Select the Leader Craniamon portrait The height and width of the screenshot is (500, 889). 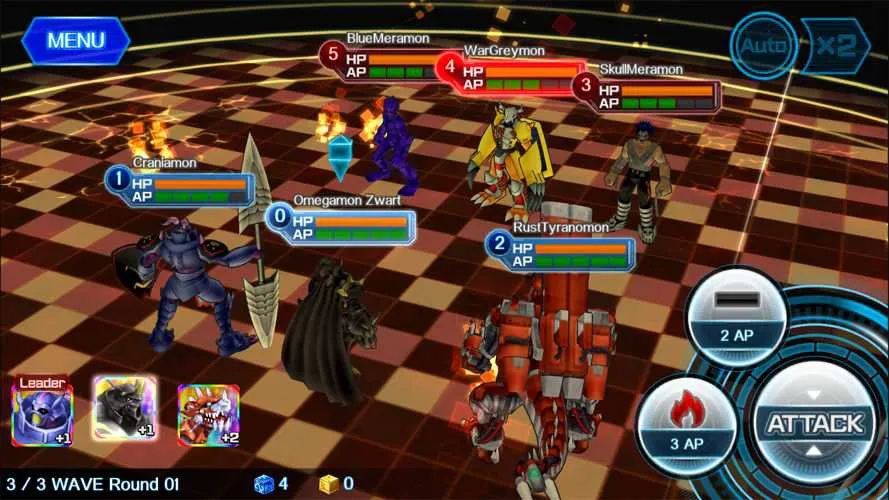(x=42, y=412)
